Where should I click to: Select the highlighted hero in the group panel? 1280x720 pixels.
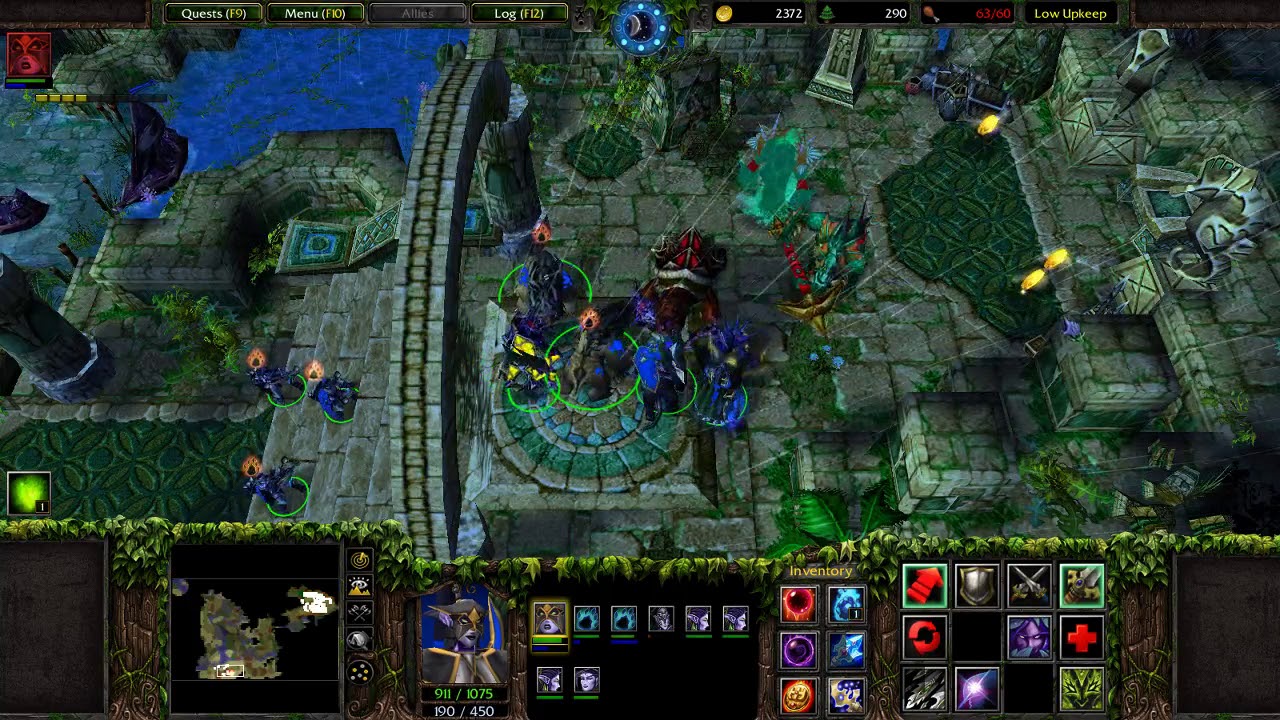[549, 620]
